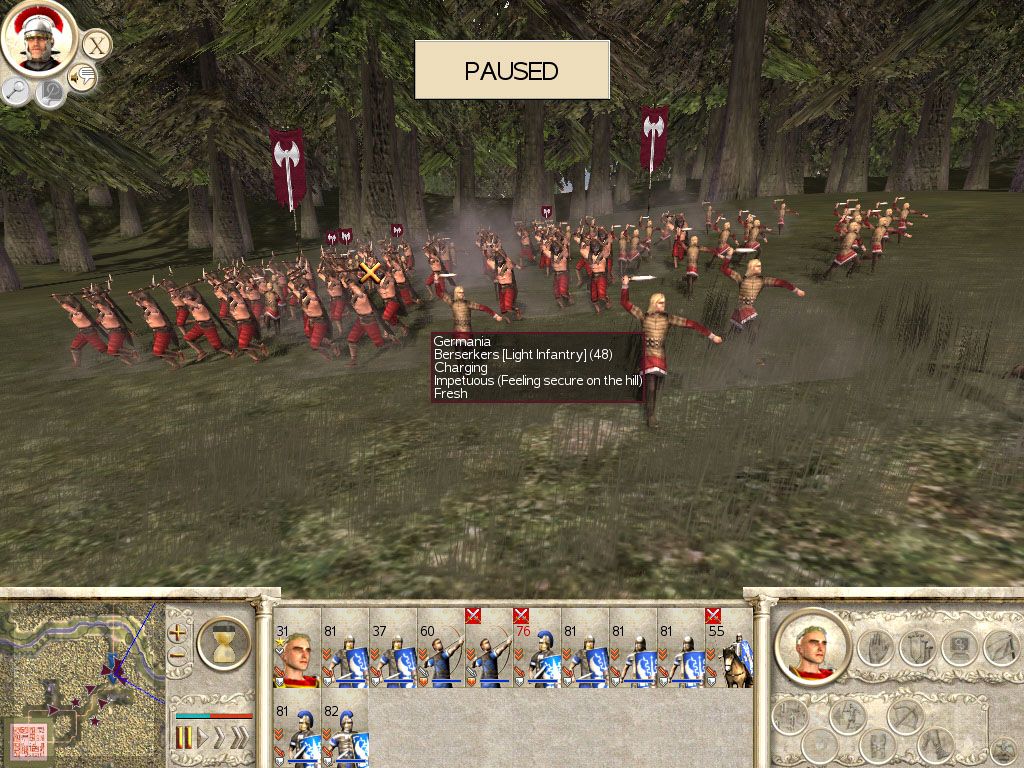Set battle speed to normal play

pos(204,738)
